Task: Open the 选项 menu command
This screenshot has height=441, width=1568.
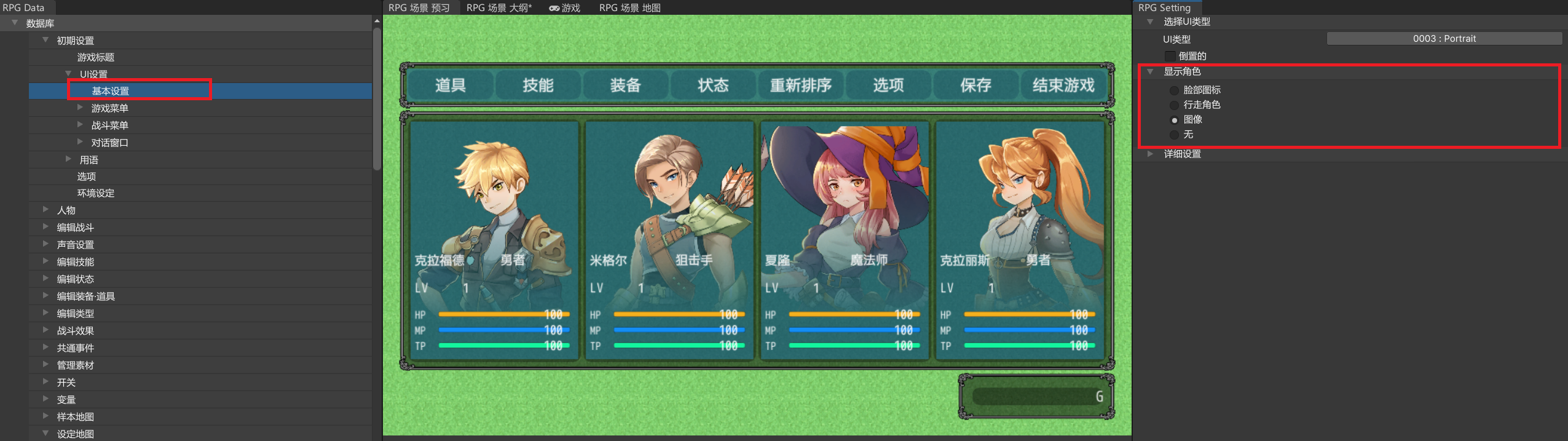Action: click(x=888, y=85)
